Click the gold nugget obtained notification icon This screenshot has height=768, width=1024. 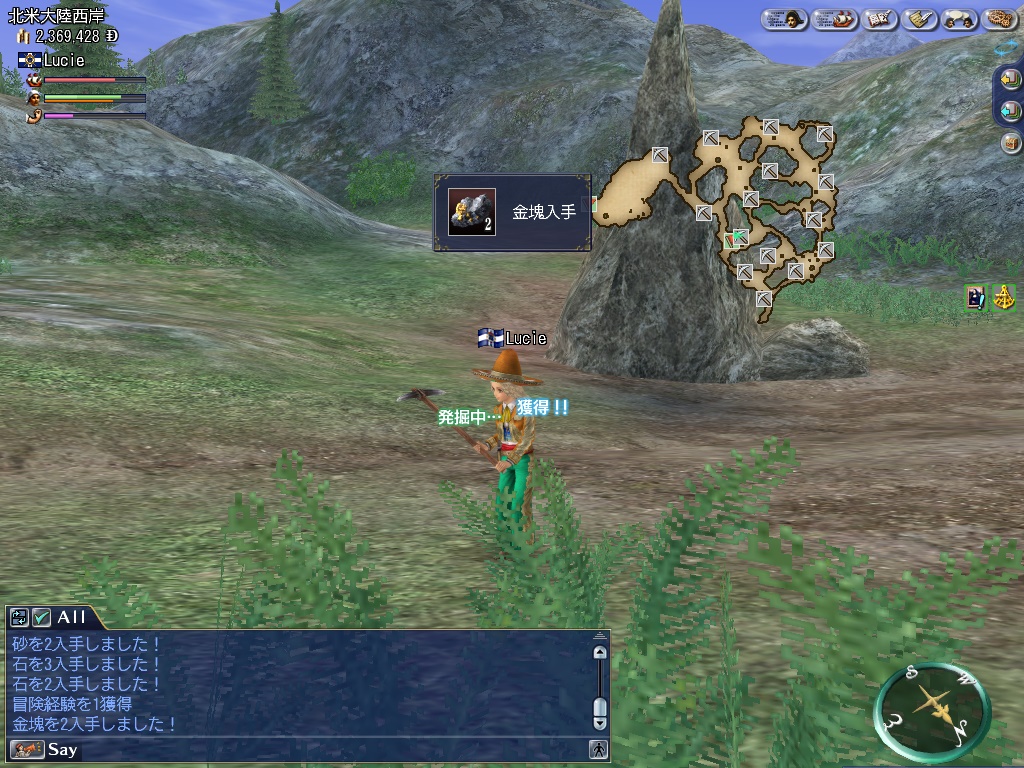(x=472, y=212)
